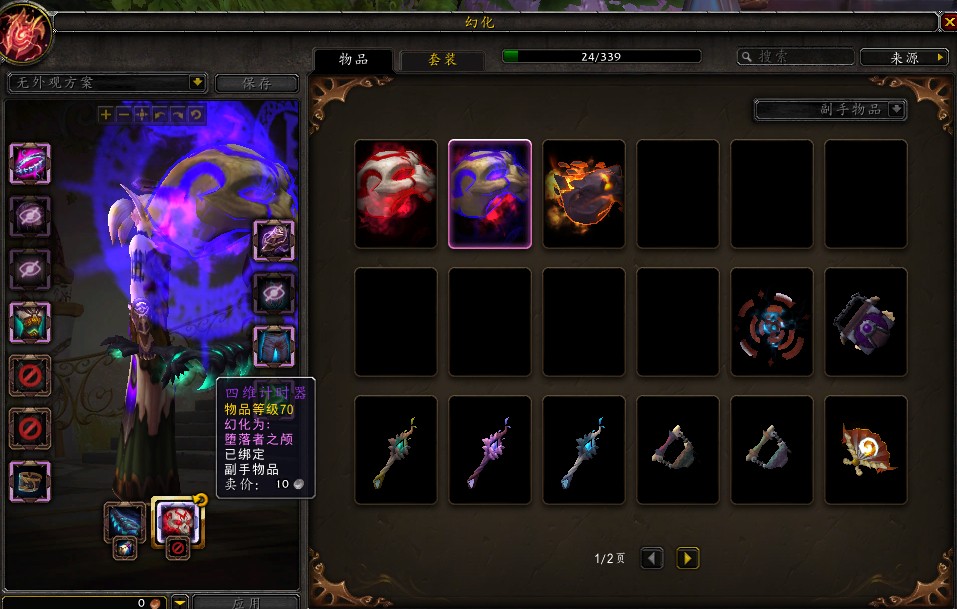This screenshot has height=609, width=957.
Task: Open the 副手物品 slot dropdown
Action: 830,109
